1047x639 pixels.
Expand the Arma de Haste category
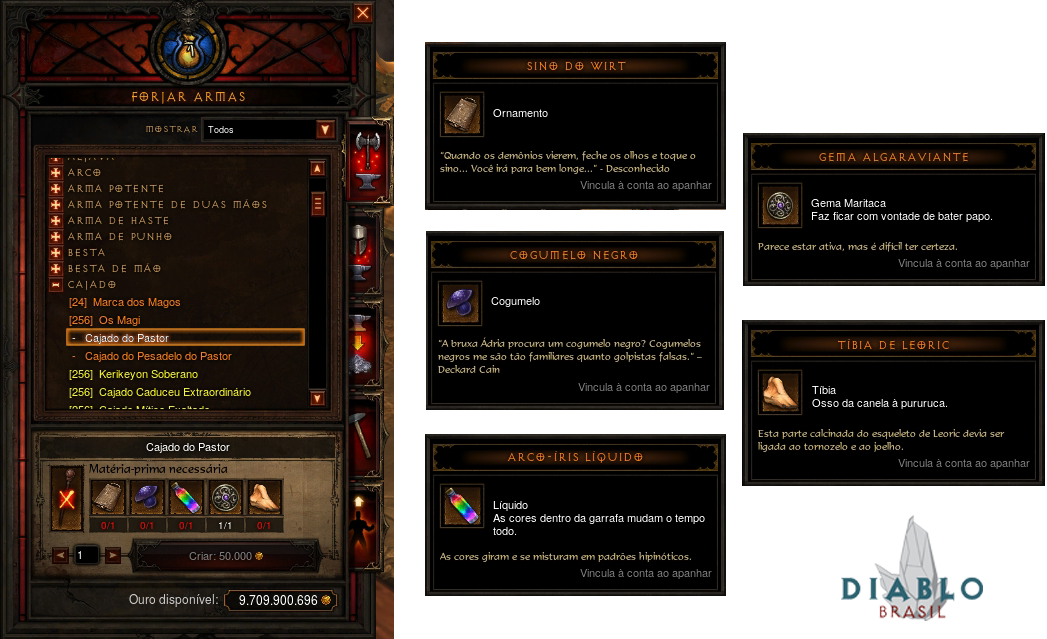[x=56, y=220]
